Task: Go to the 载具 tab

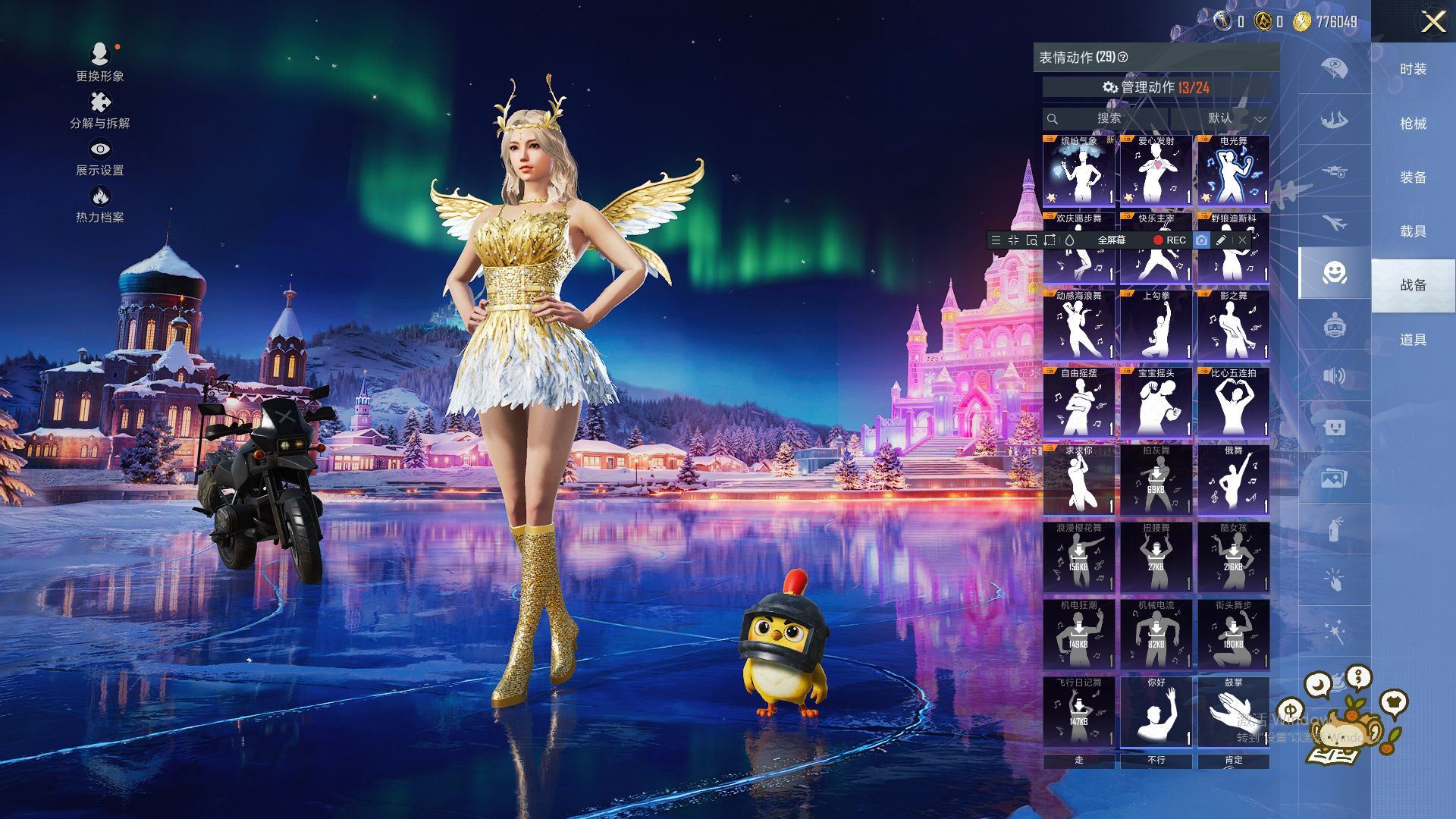Action: 1413,231
